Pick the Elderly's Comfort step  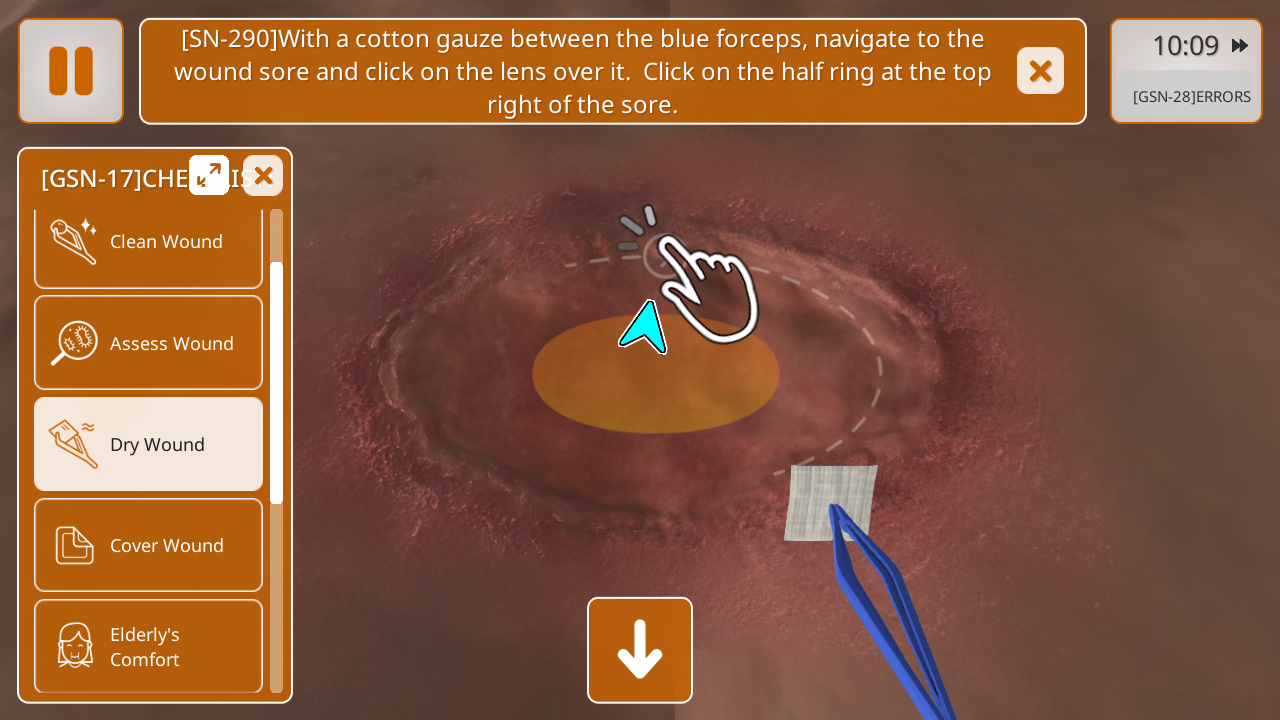point(148,646)
